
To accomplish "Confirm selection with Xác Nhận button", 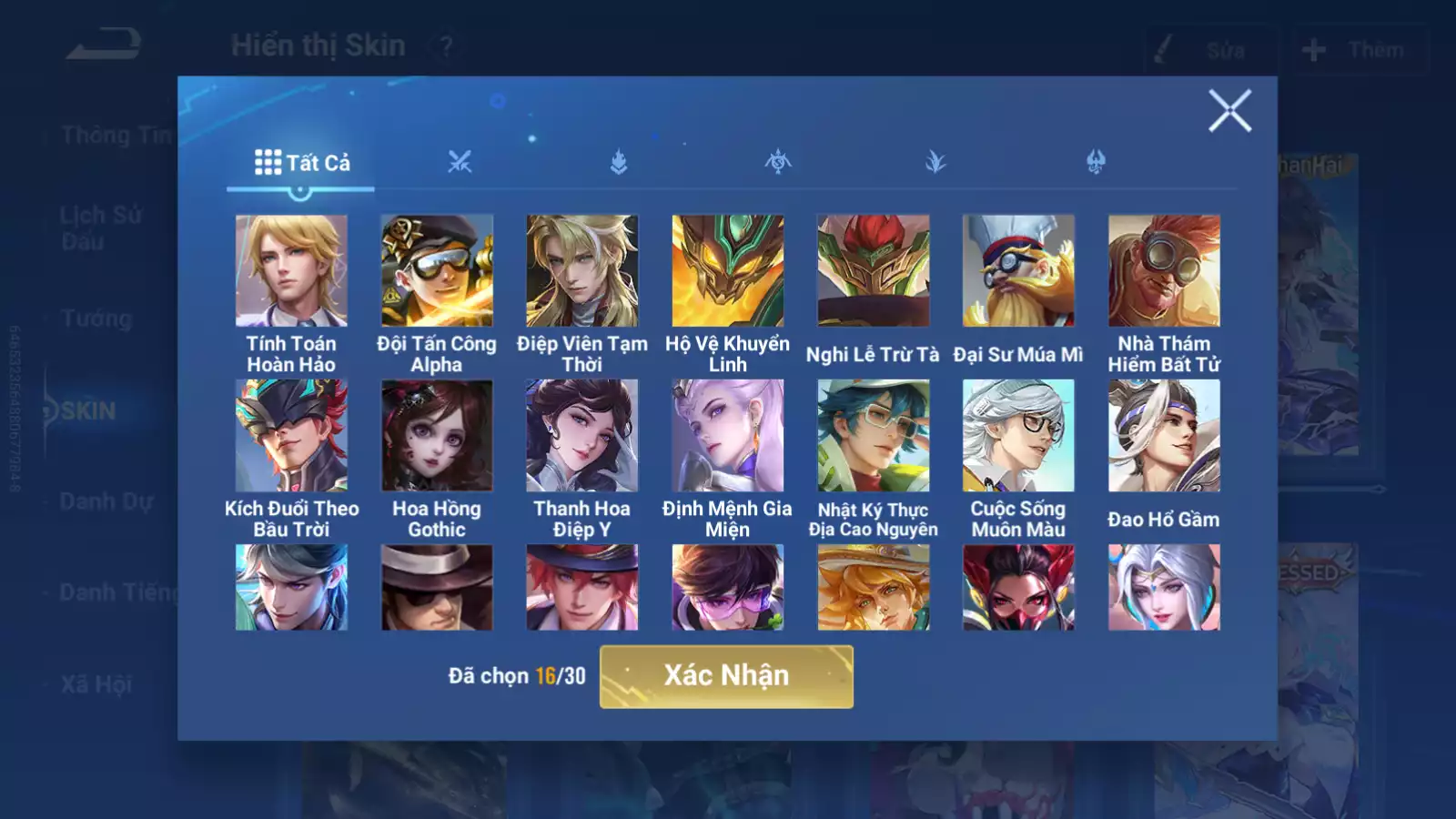I will (726, 676).
